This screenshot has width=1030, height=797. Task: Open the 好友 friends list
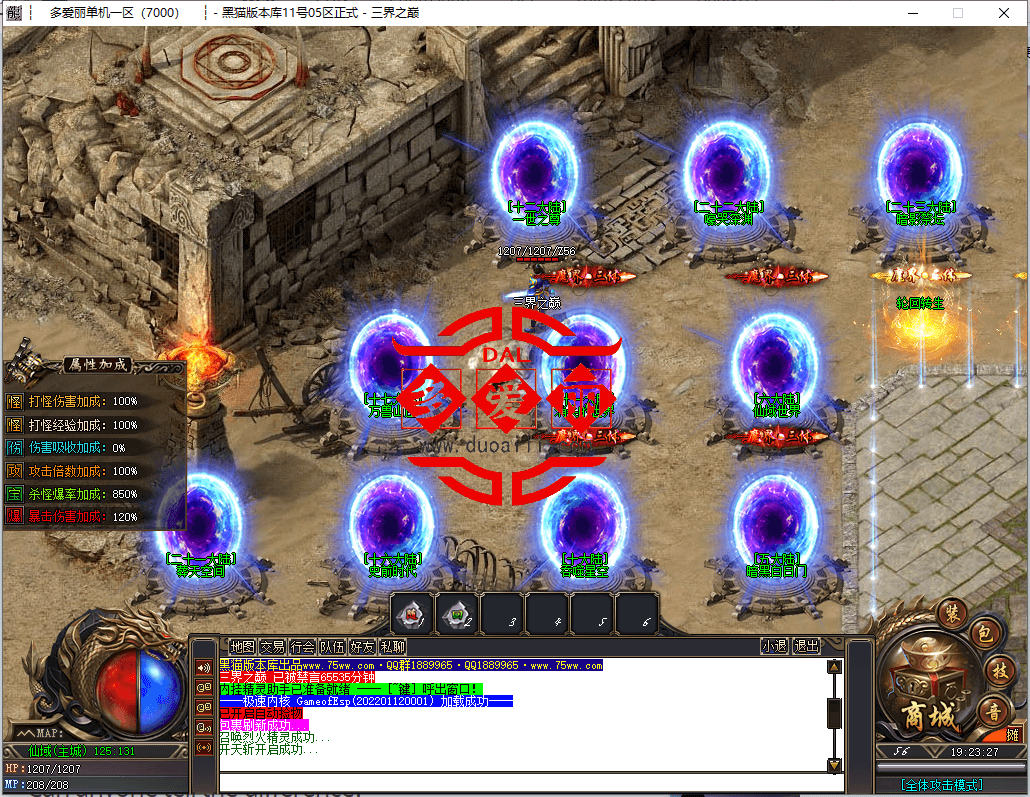point(362,647)
